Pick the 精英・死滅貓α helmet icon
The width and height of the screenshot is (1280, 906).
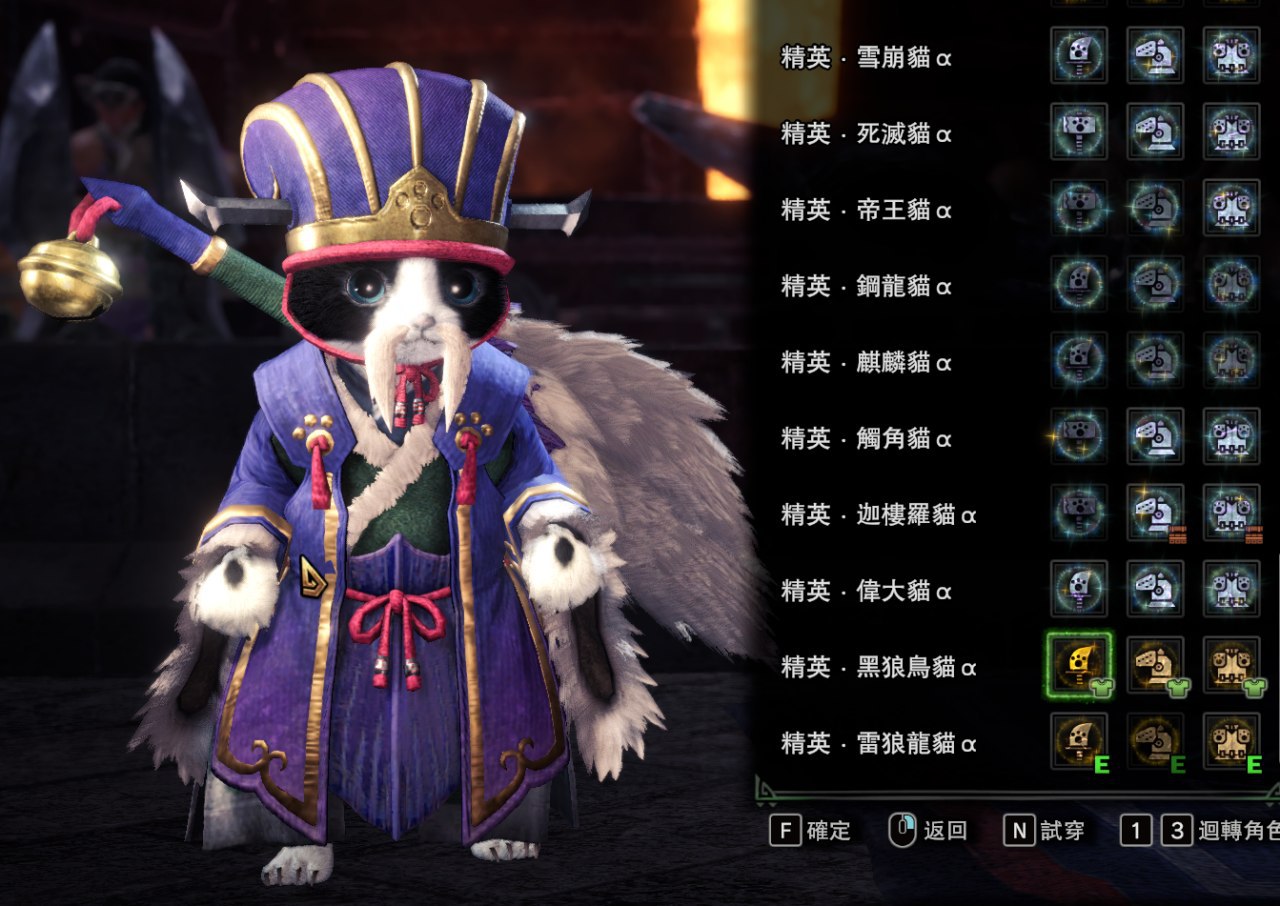[x=1155, y=131]
